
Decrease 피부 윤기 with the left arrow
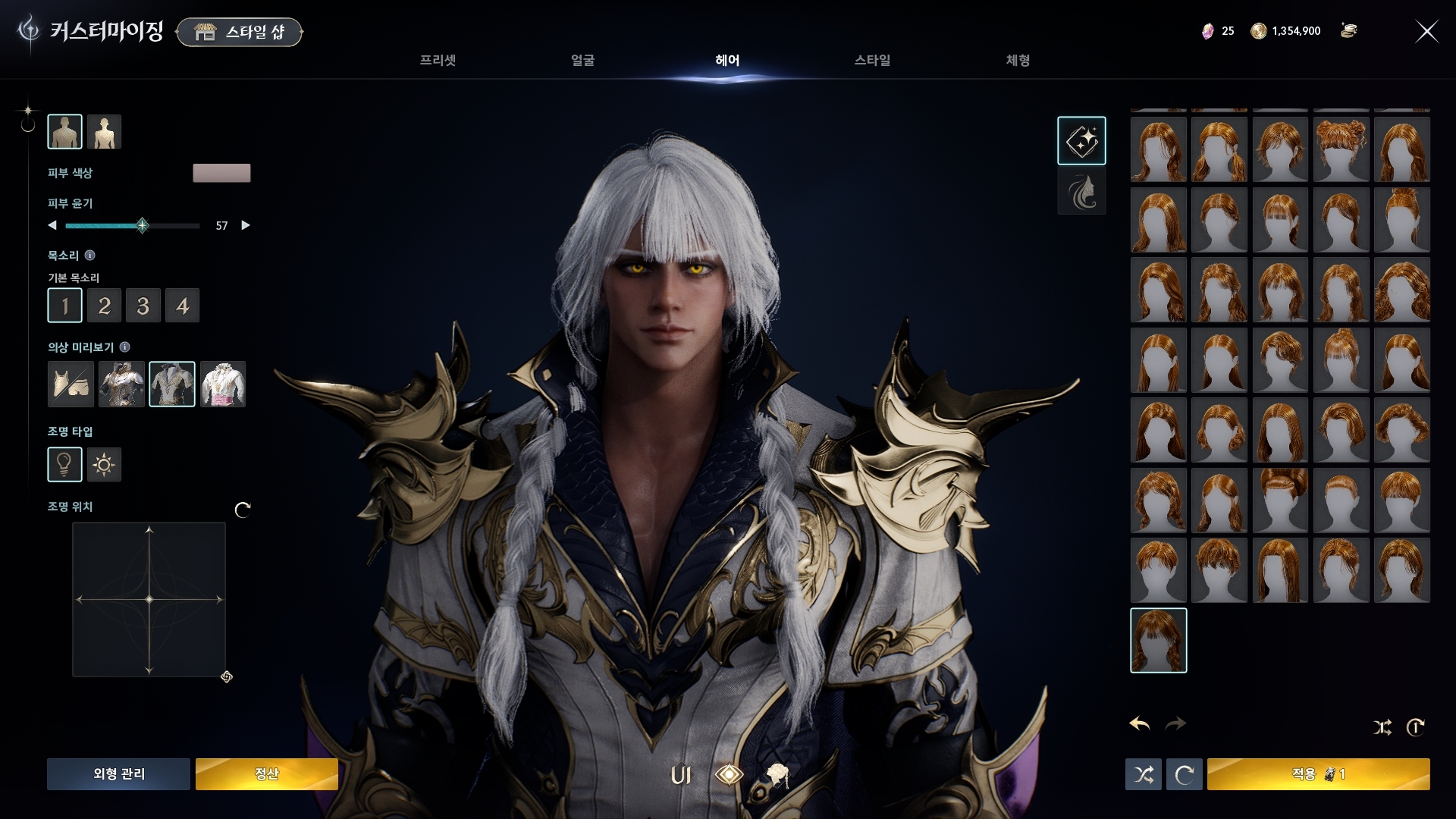(52, 225)
